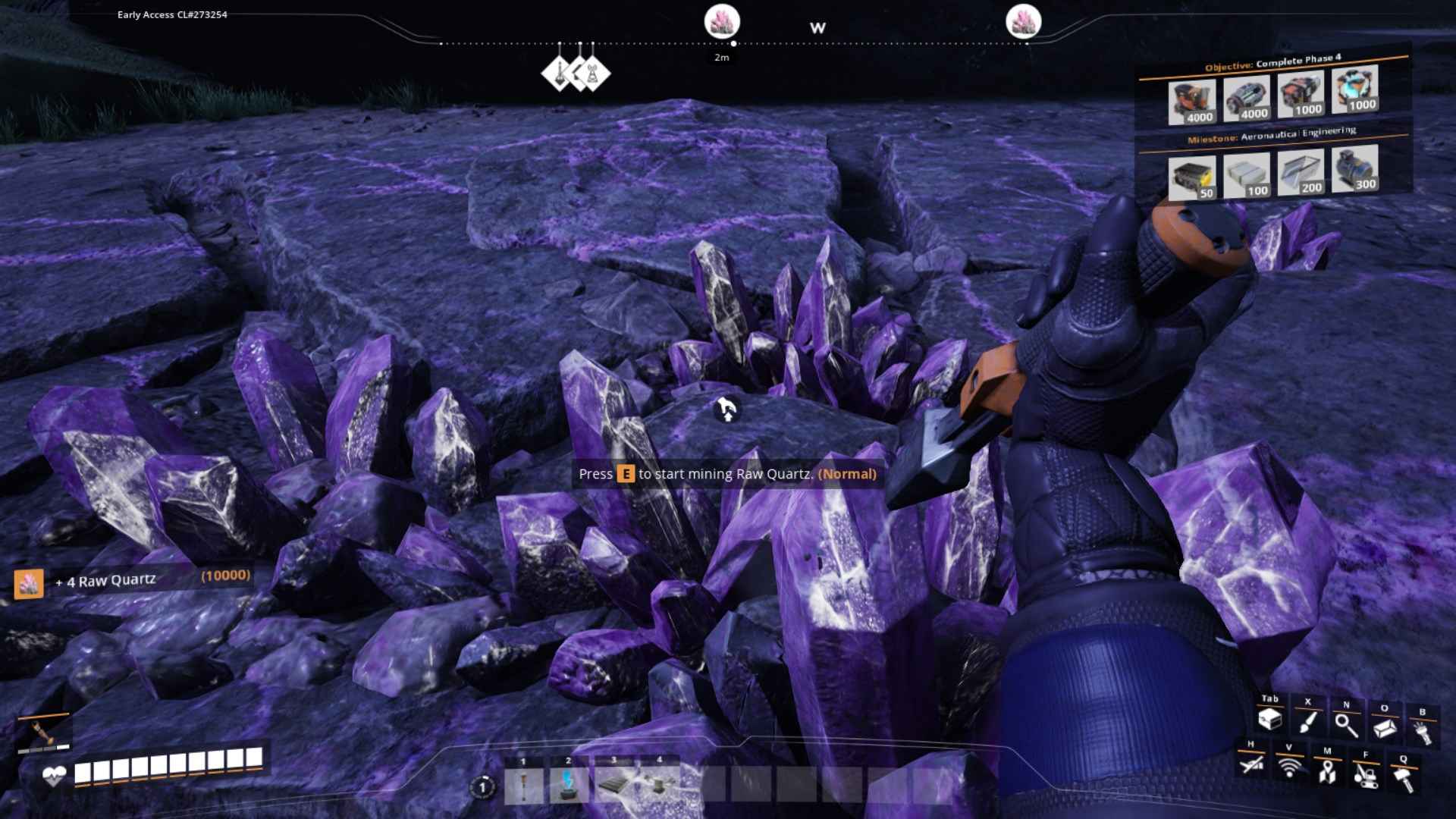Activate the dismantle wrecking crane icon
This screenshot has height=819, width=1456.
coord(1365,775)
